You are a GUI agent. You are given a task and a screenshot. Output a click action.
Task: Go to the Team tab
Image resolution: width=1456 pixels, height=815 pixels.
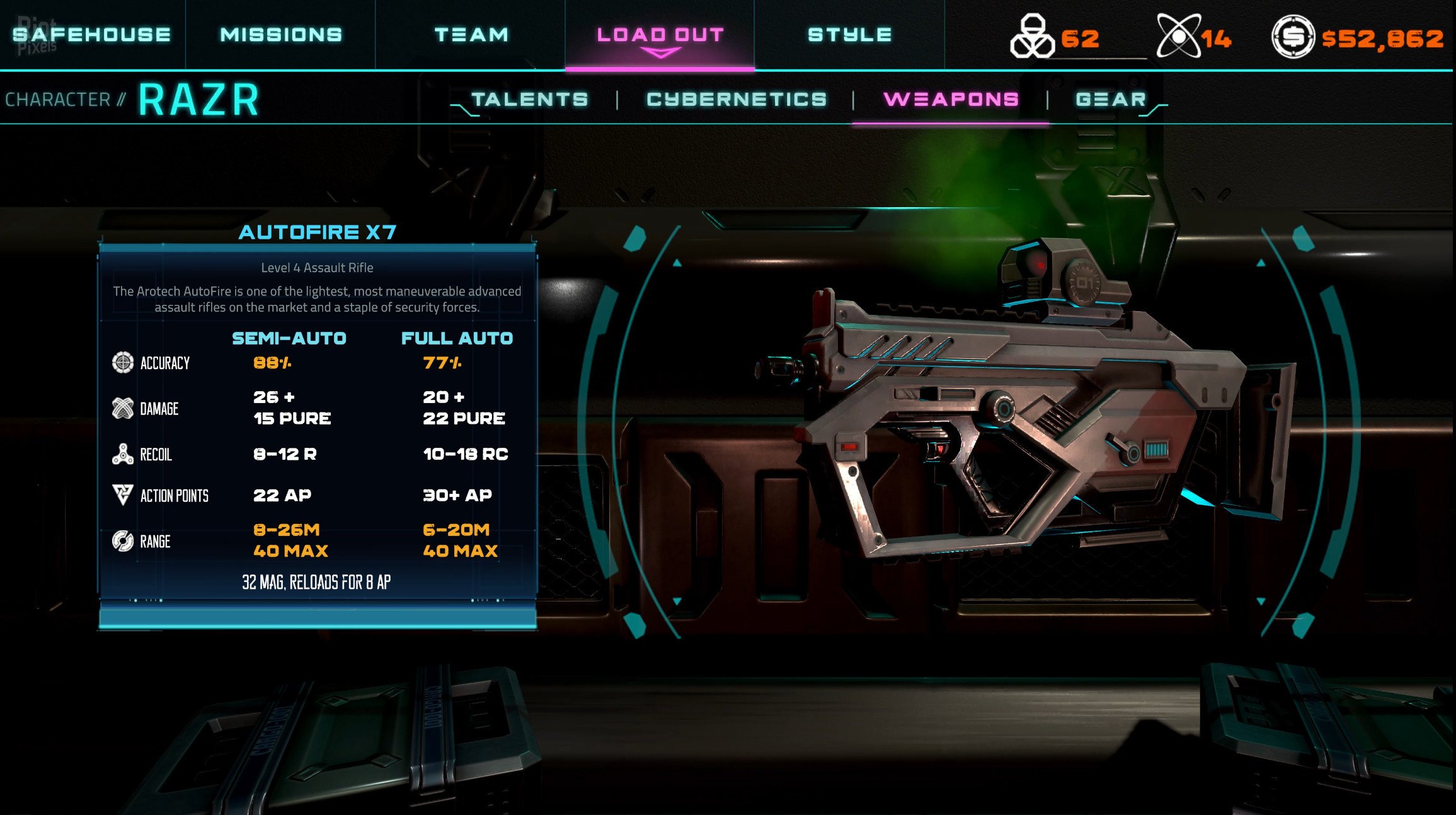pyautogui.click(x=471, y=35)
